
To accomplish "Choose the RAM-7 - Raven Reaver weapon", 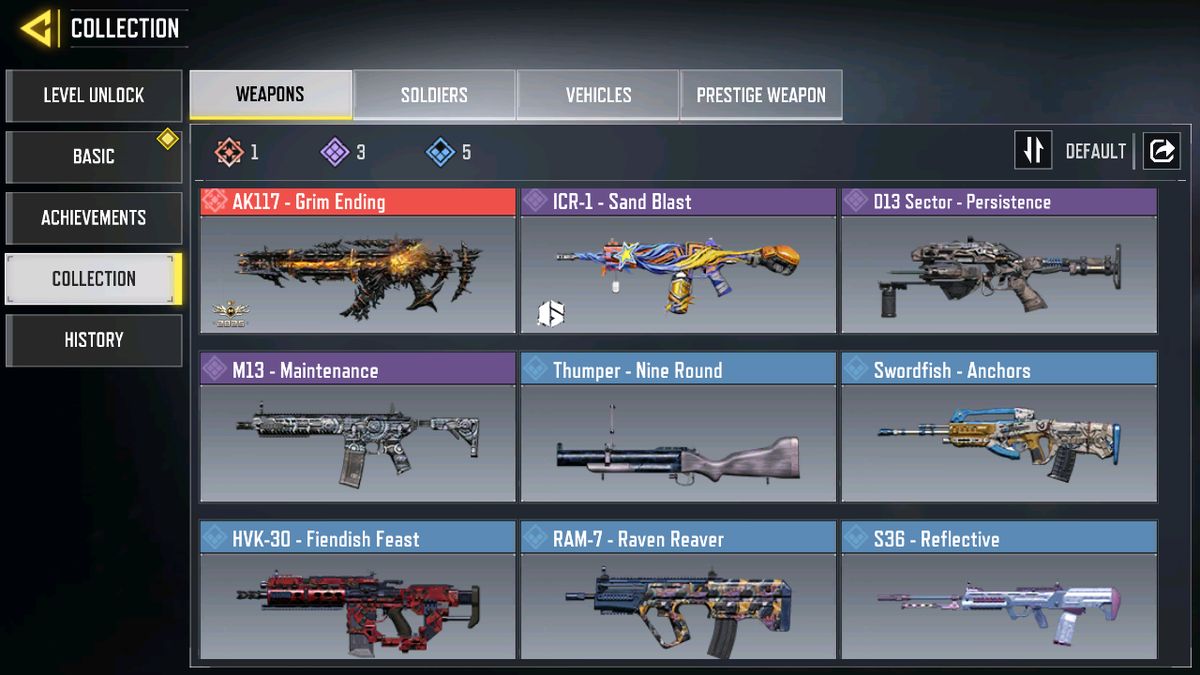I will click(x=678, y=595).
